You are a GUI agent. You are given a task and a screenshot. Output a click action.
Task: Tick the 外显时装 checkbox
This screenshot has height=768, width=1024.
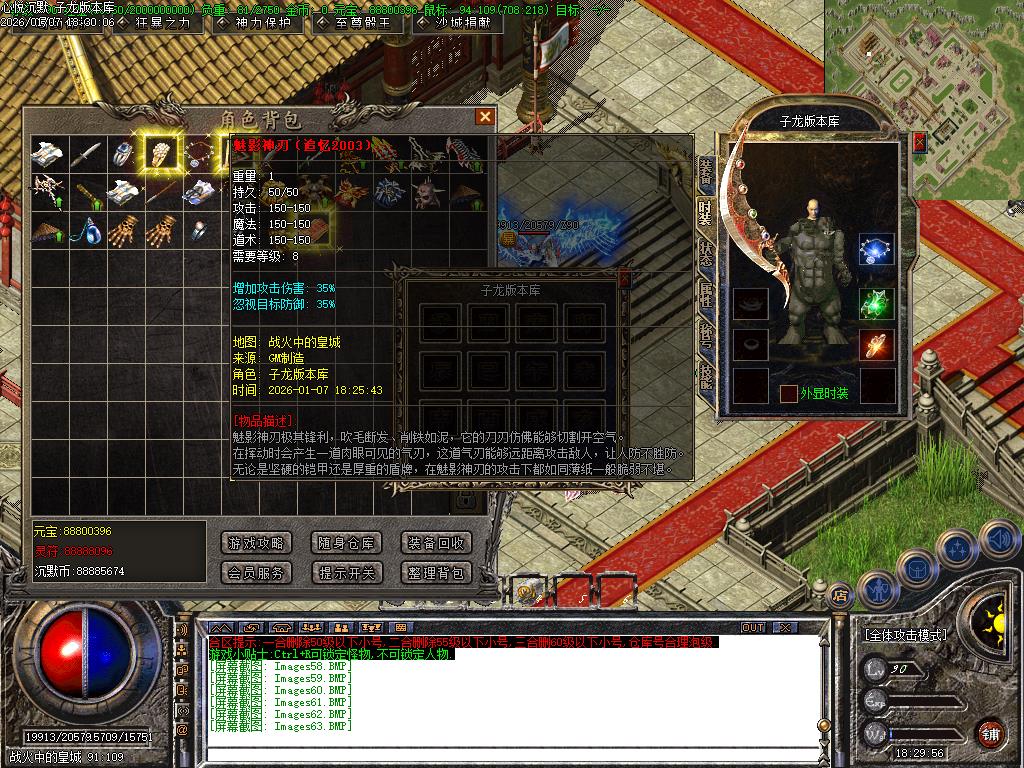(789, 393)
